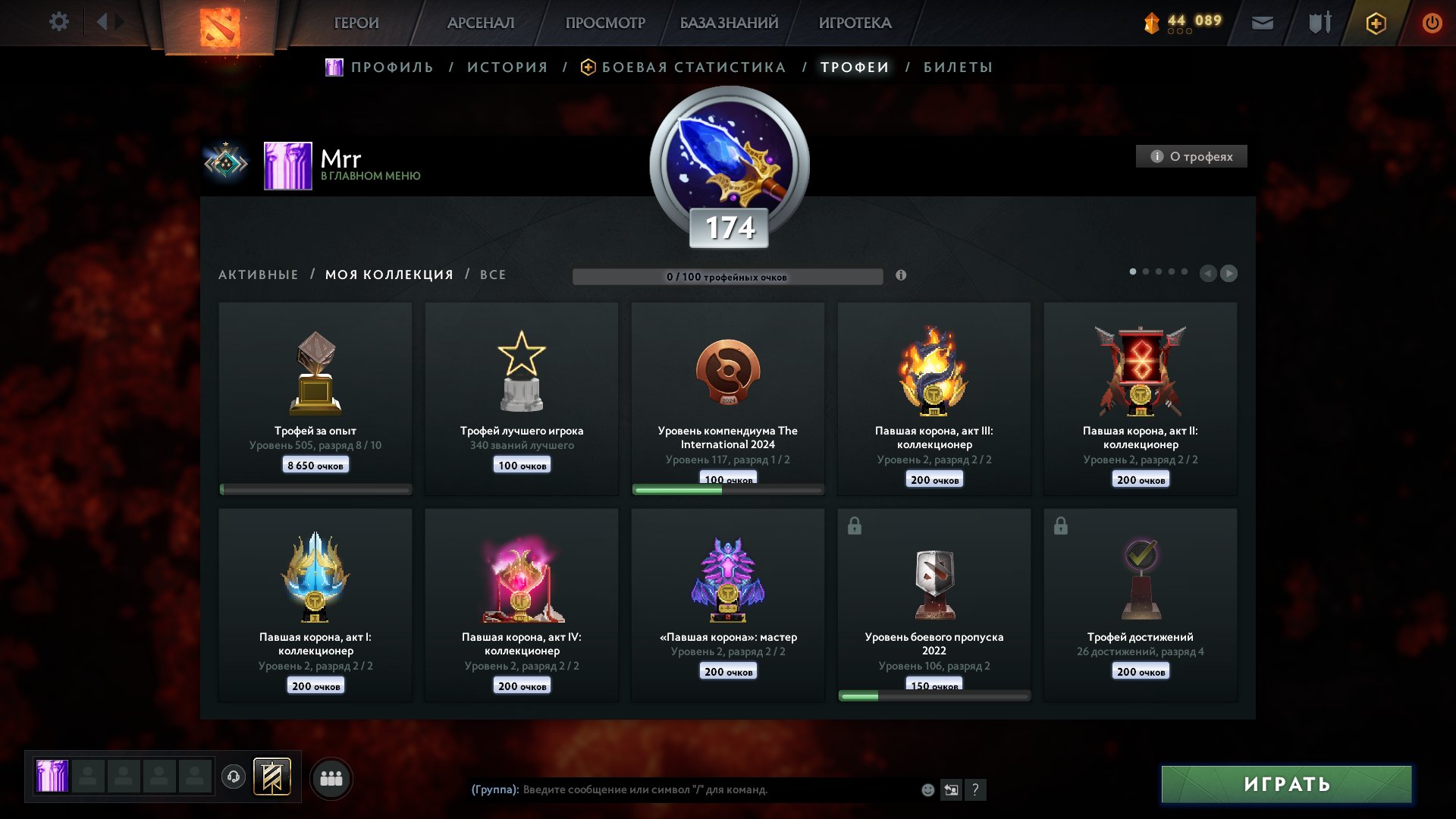This screenshot has height=819, width=1456.
Task: Click the question-mark help icon near chat
Action: tap(975, 790)
